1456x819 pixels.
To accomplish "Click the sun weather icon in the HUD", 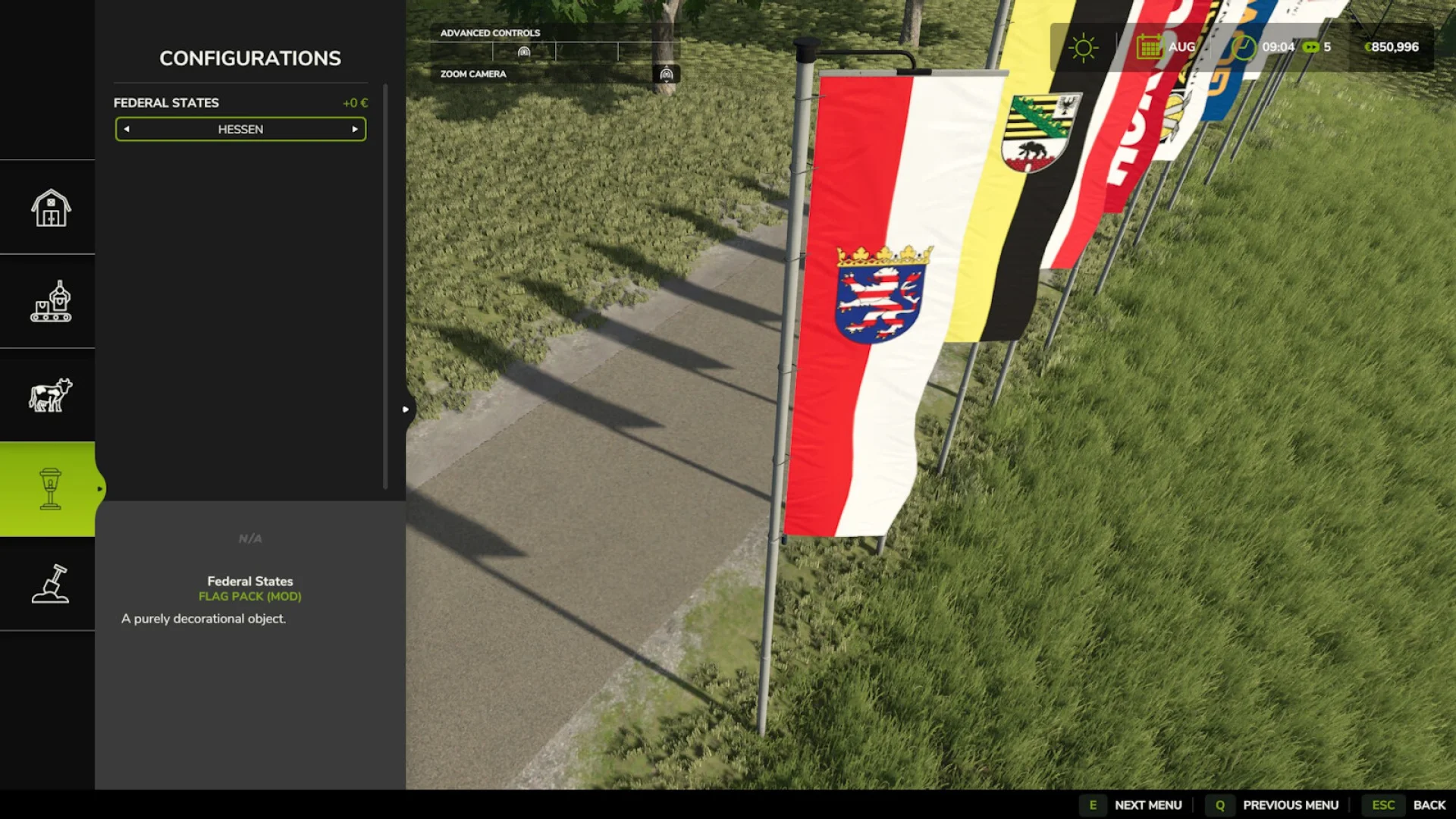I will (x=1083, y=47).
